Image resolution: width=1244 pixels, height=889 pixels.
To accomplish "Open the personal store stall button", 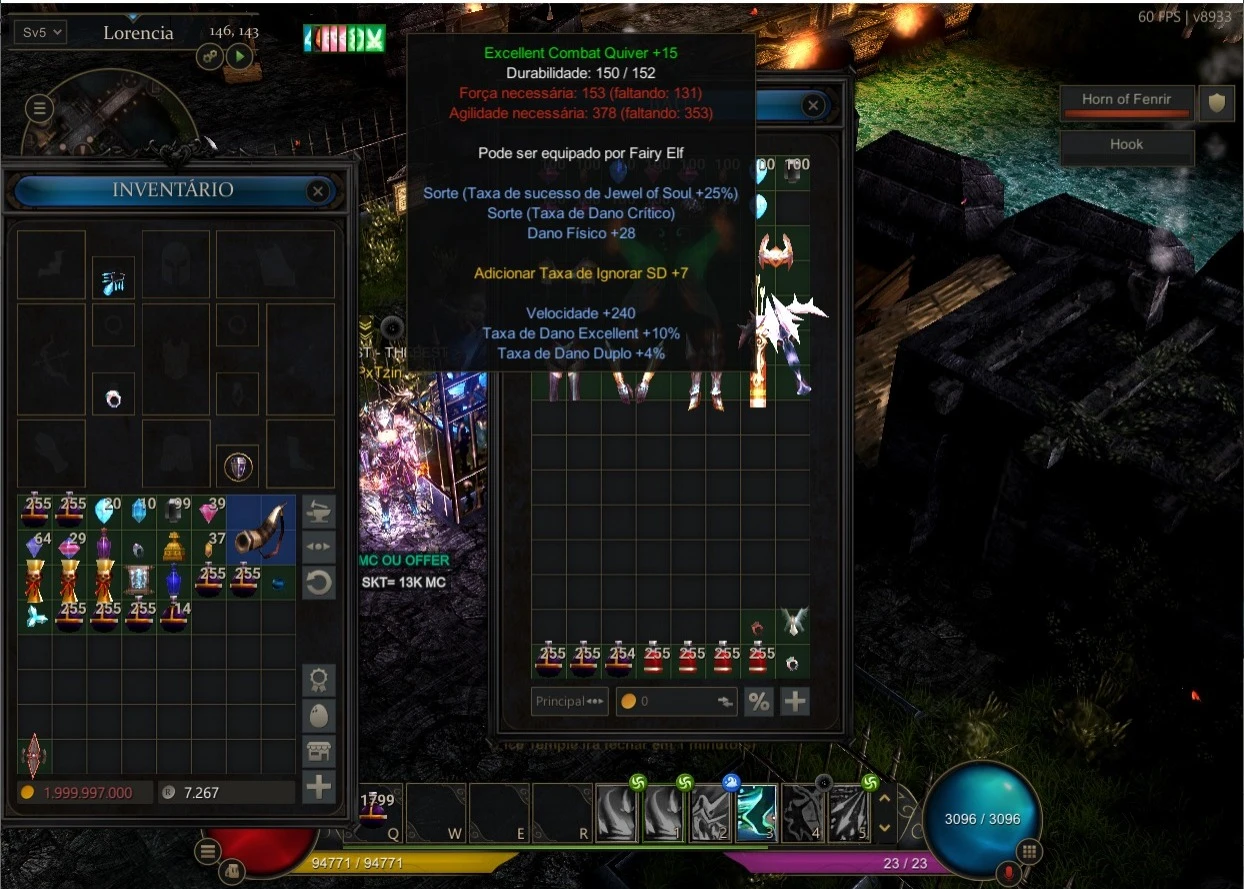I will 319,751.
